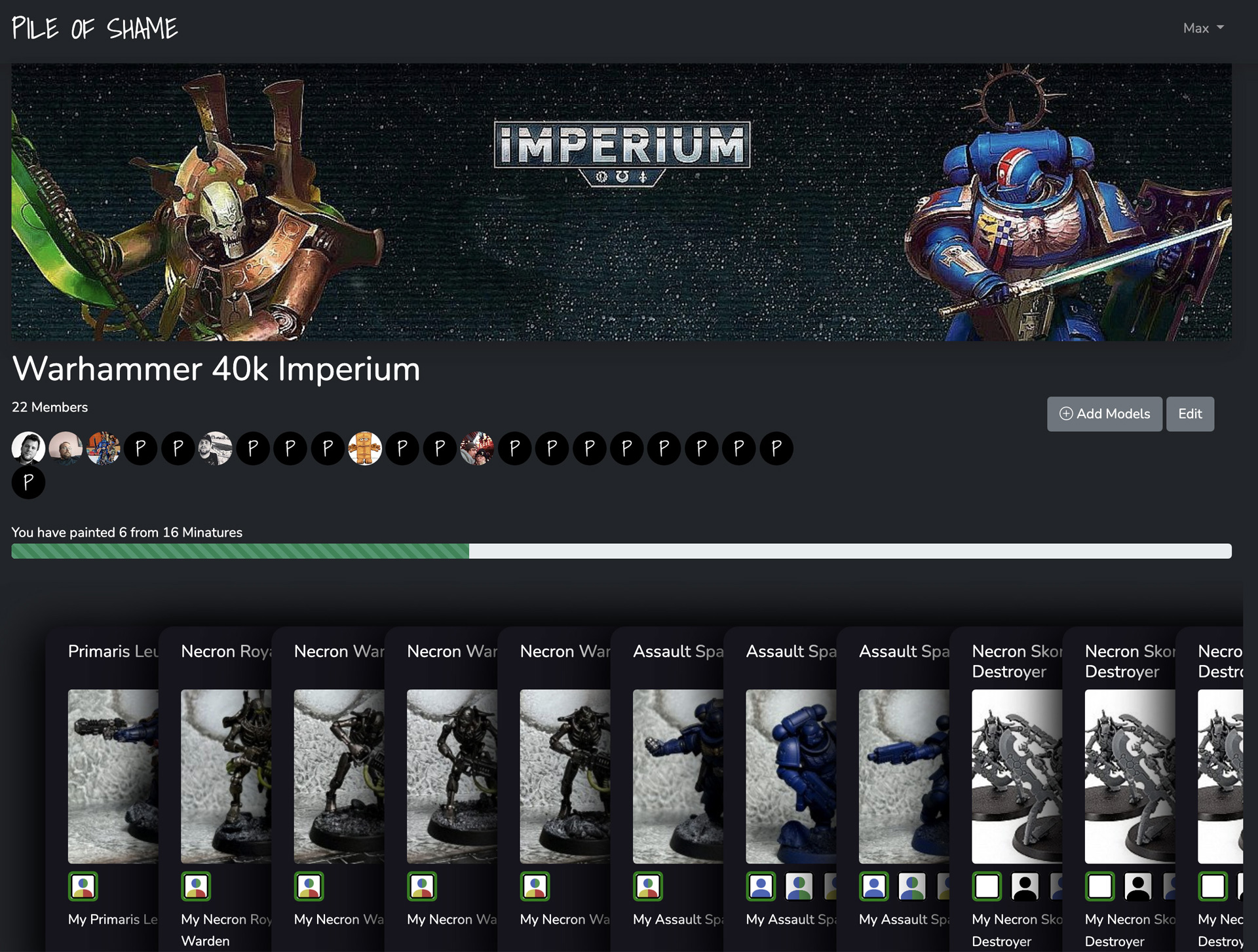Image resolution: width=1258 pixels, height=952 pixels.
Task: Select the Imperium banner image
Action: pos(621,202)
